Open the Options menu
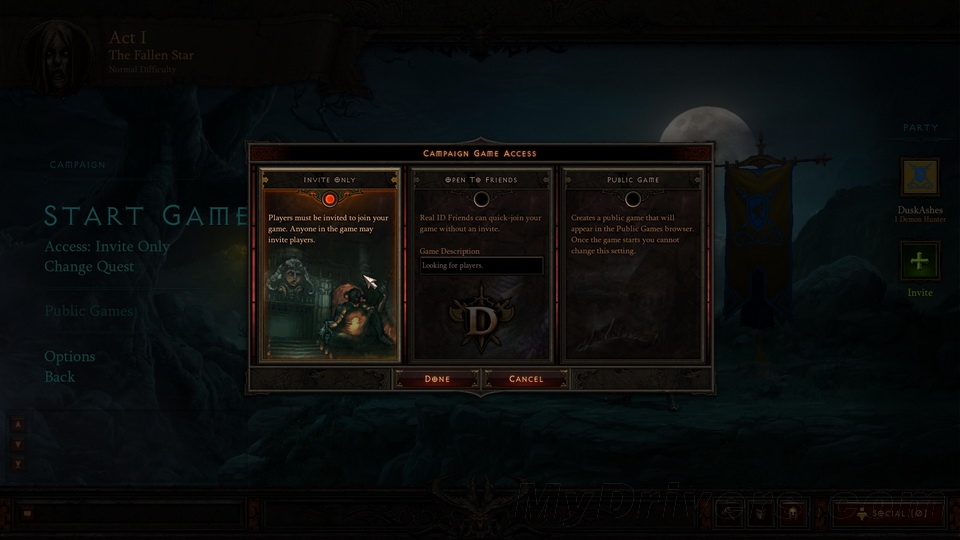Image resolution: width=960 pixels, height=540 pixels. click(x=70, y=356)
